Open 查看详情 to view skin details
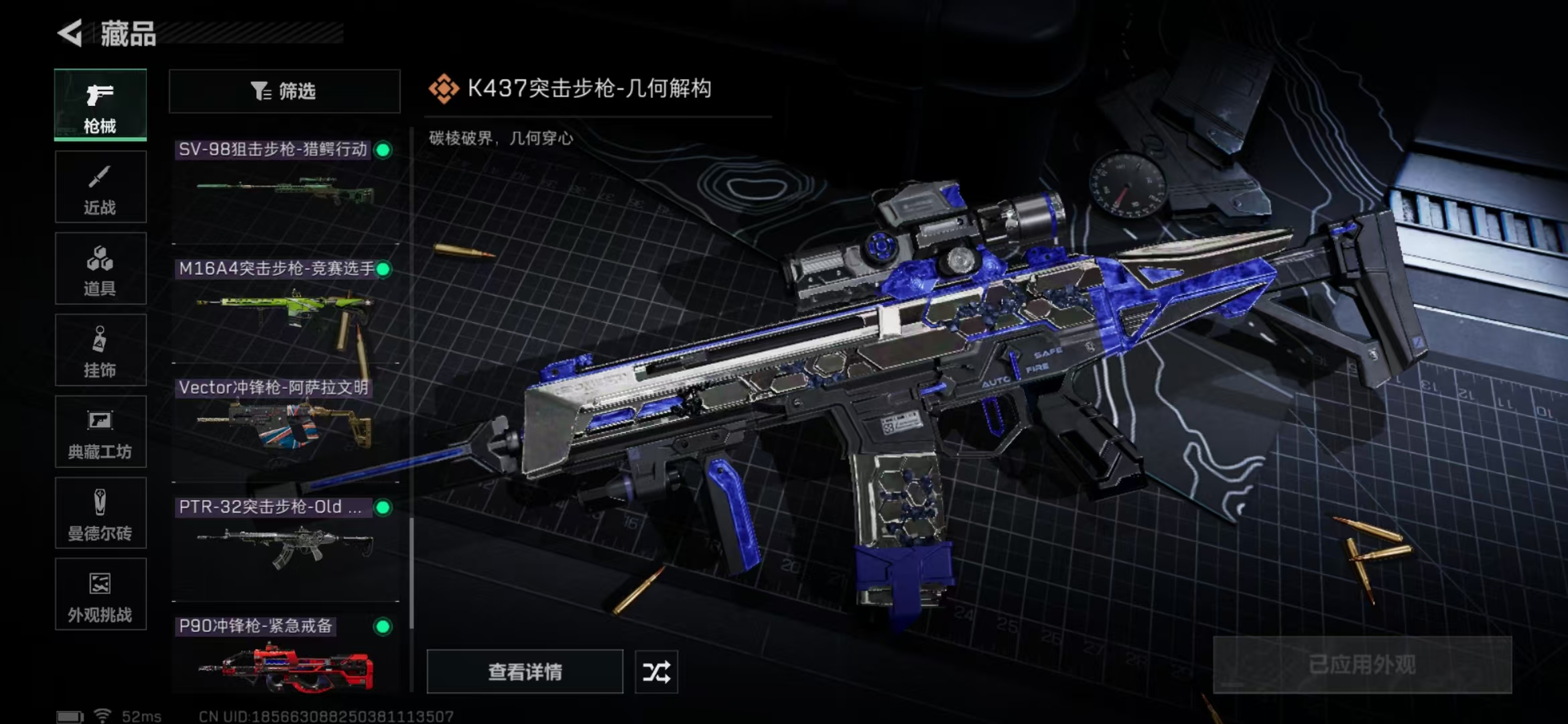 click(x=525, y=672)
